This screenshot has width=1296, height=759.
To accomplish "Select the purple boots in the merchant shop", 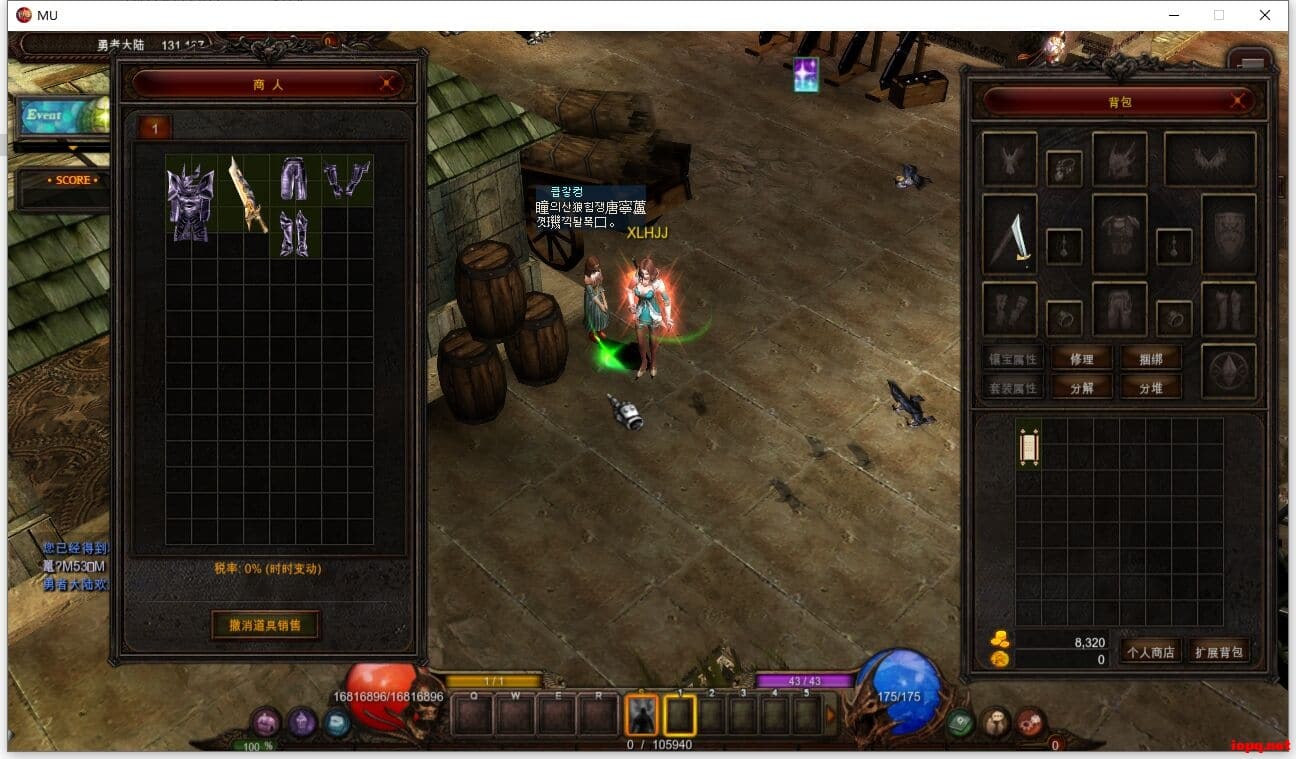I will tap(294, 233).
